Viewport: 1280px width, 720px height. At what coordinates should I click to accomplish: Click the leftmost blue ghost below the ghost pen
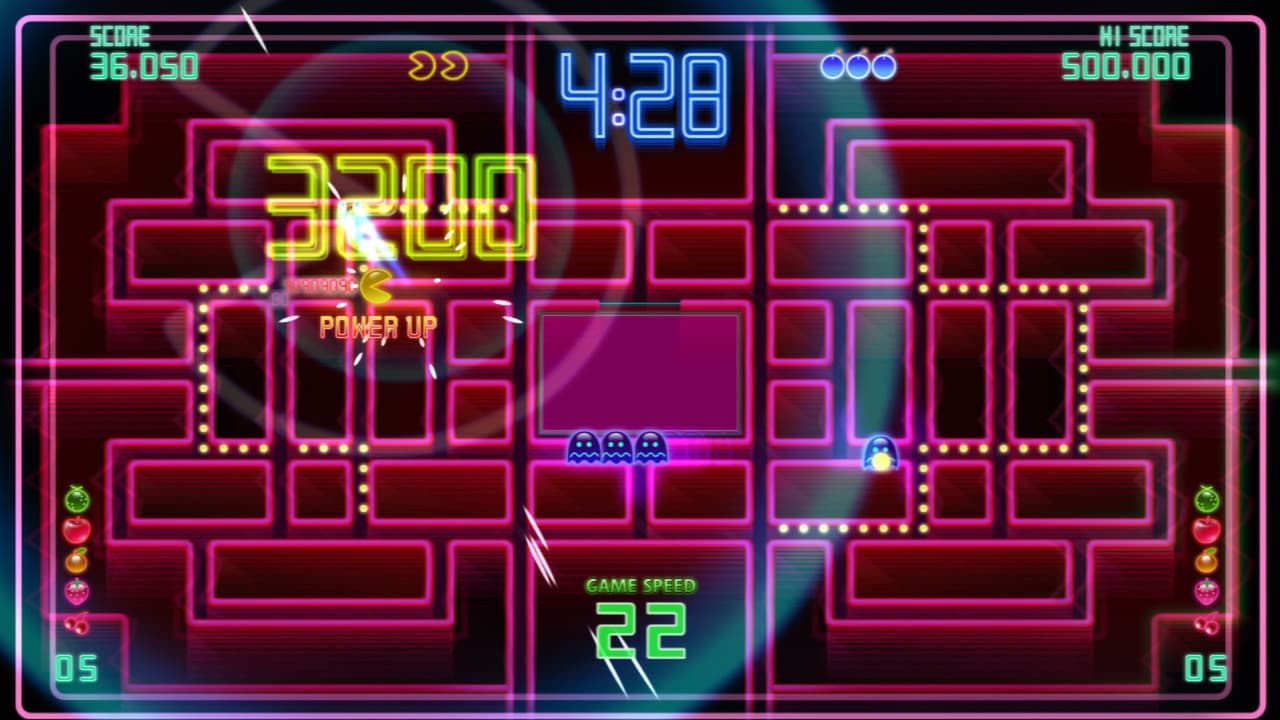click(x=584, y=447)
